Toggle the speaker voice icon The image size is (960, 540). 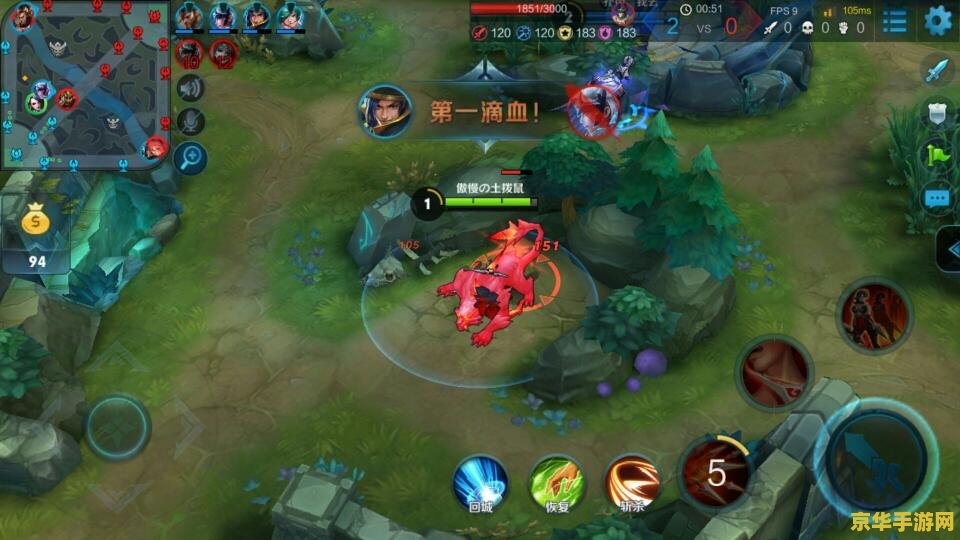coord(189,89)
